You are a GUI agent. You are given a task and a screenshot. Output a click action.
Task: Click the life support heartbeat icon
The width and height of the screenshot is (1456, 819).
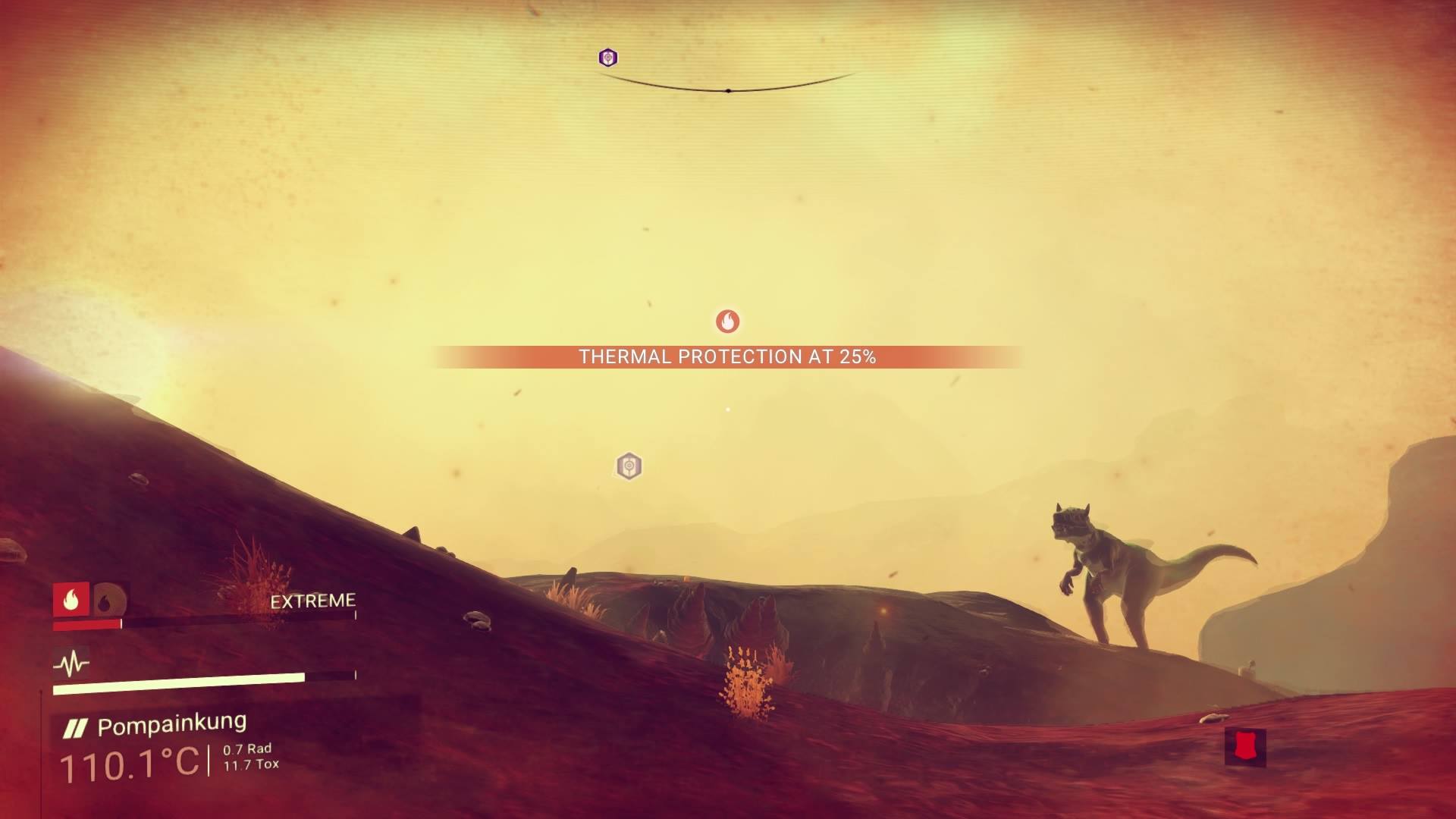pyautogui.click(x=71, y=664)
